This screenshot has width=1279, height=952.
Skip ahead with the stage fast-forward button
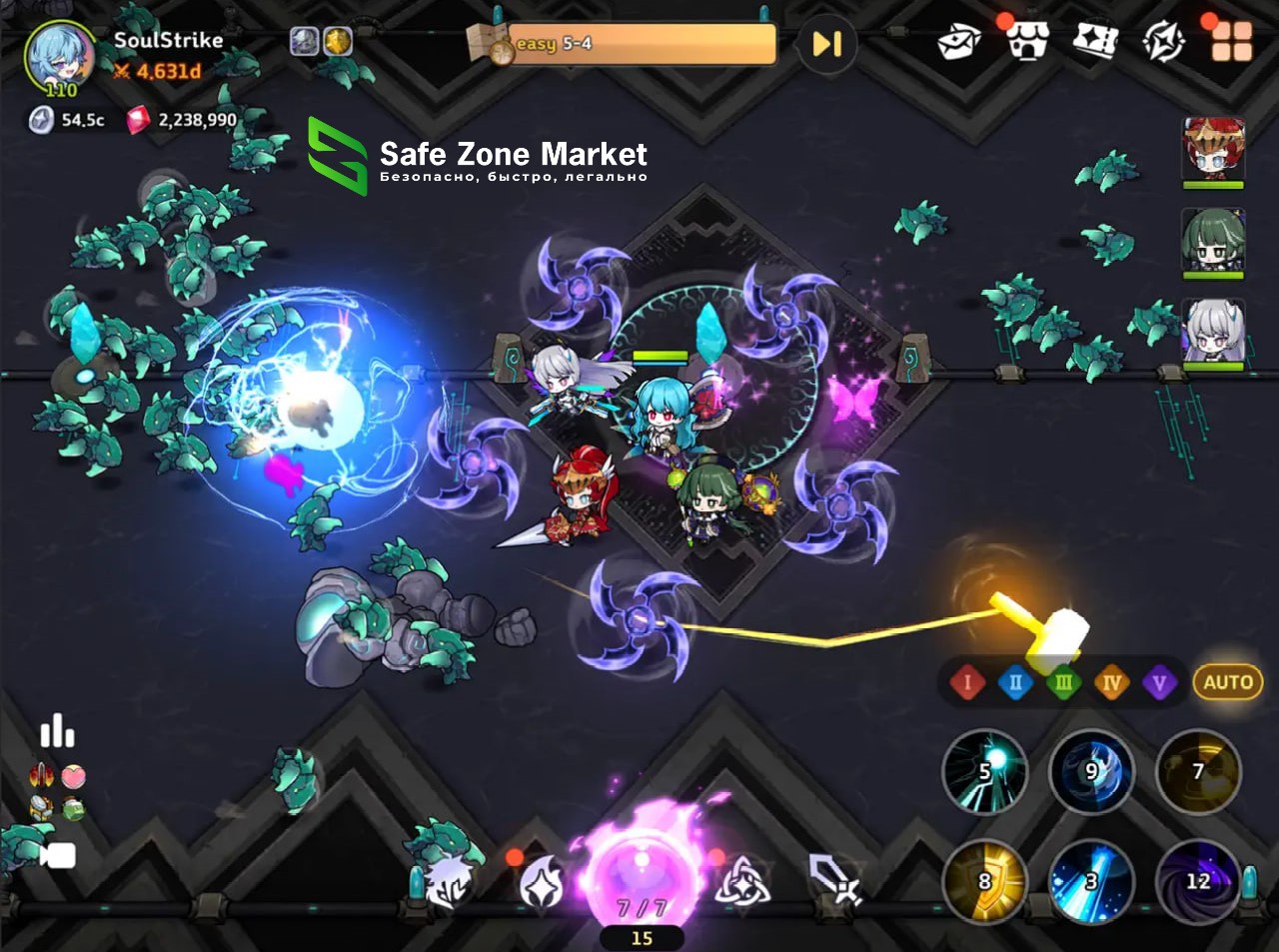[x=826, y=44]
